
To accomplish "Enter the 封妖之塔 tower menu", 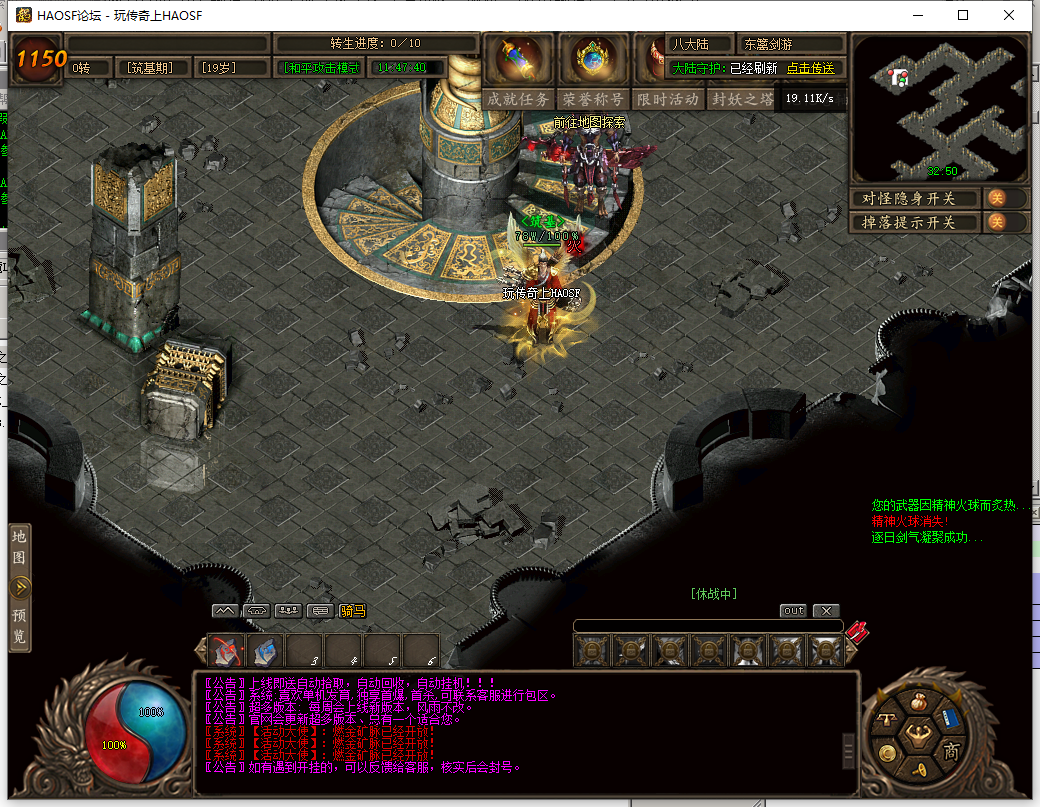I will tap(742, 99).
